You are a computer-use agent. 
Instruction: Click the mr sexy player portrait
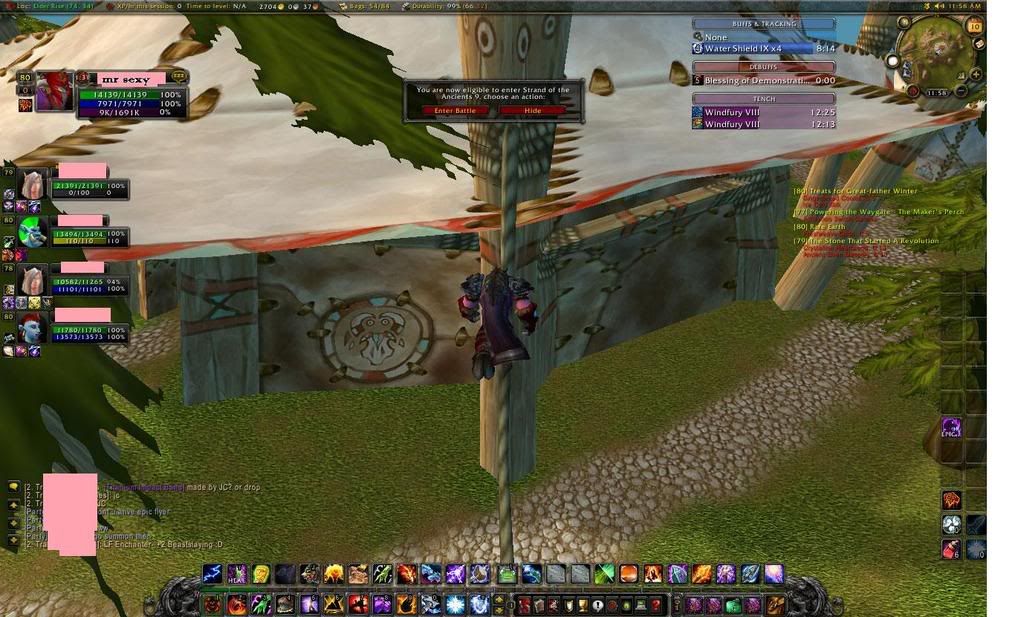click(x=54, y=90)
